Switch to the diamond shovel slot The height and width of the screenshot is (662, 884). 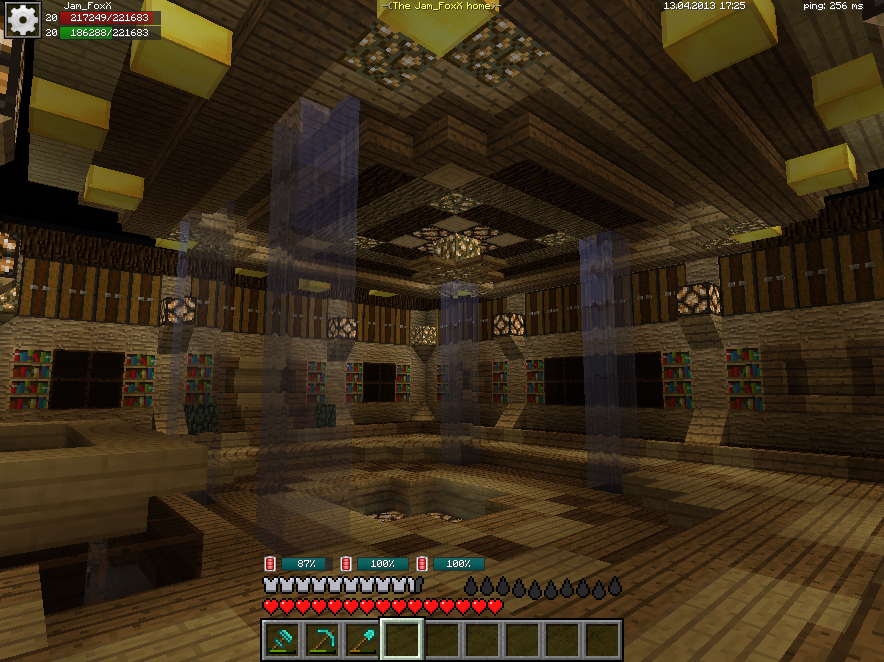click(362, 640)
